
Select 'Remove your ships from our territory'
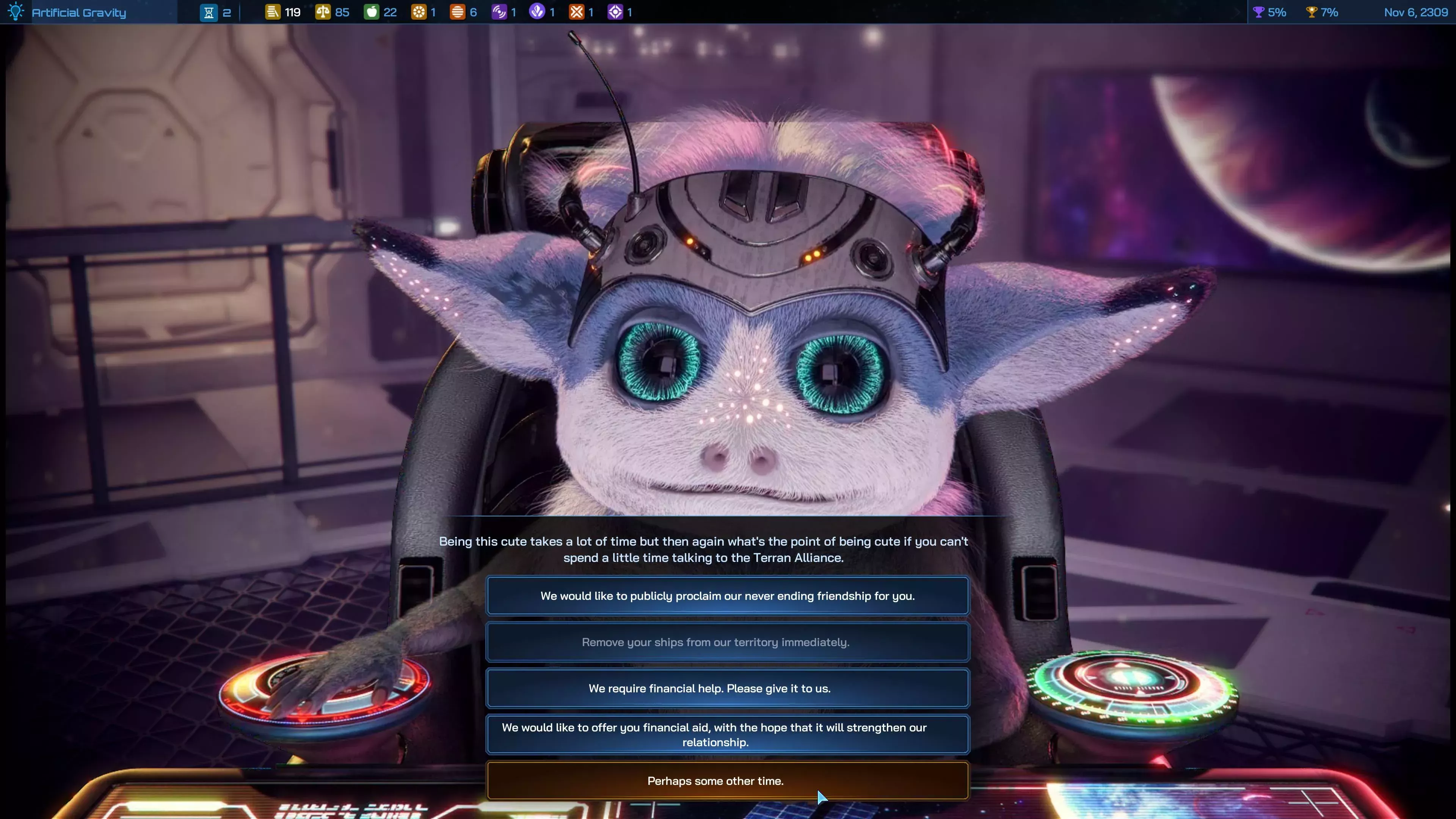click(728, 642)
